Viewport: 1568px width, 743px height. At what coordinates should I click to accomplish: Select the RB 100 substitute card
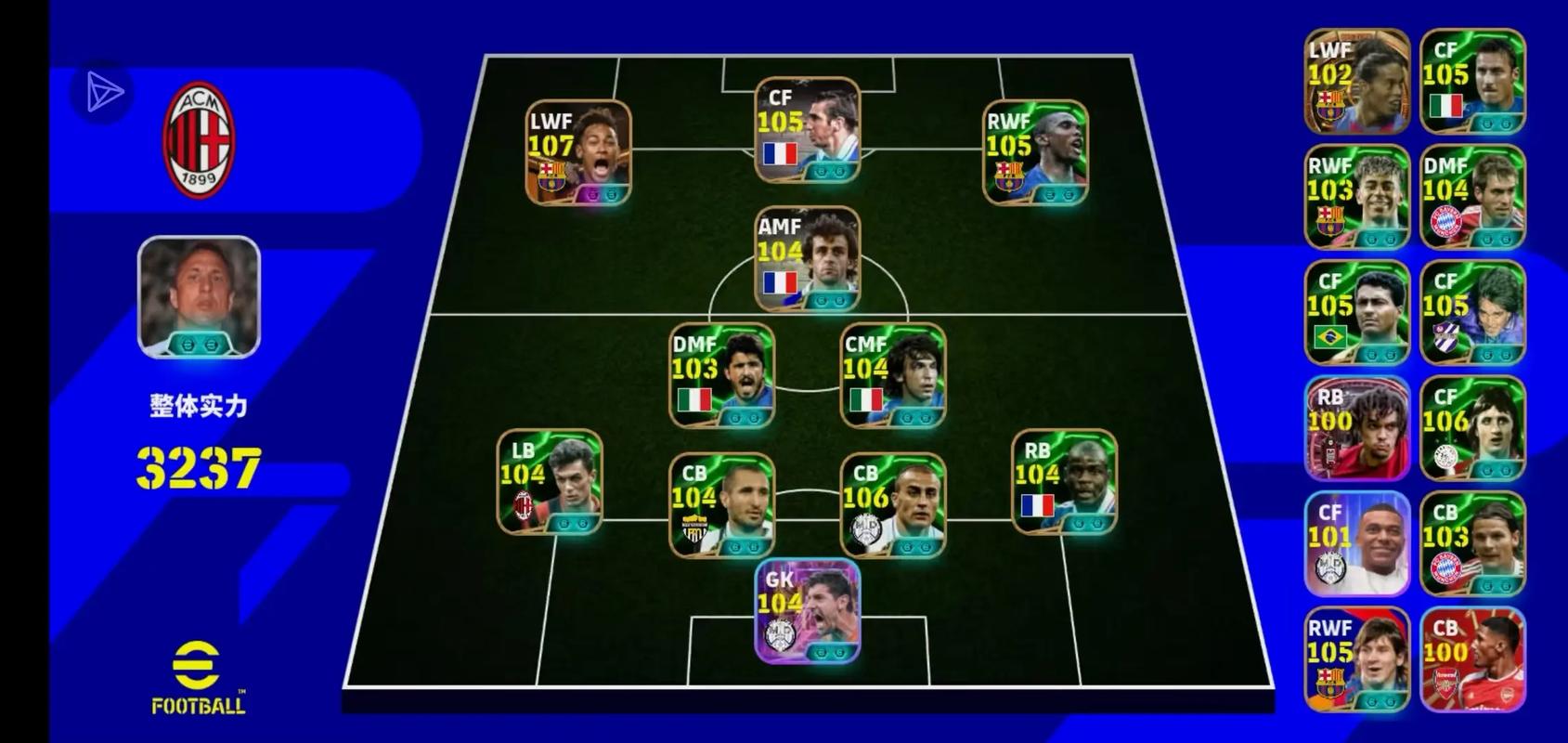1356,428
